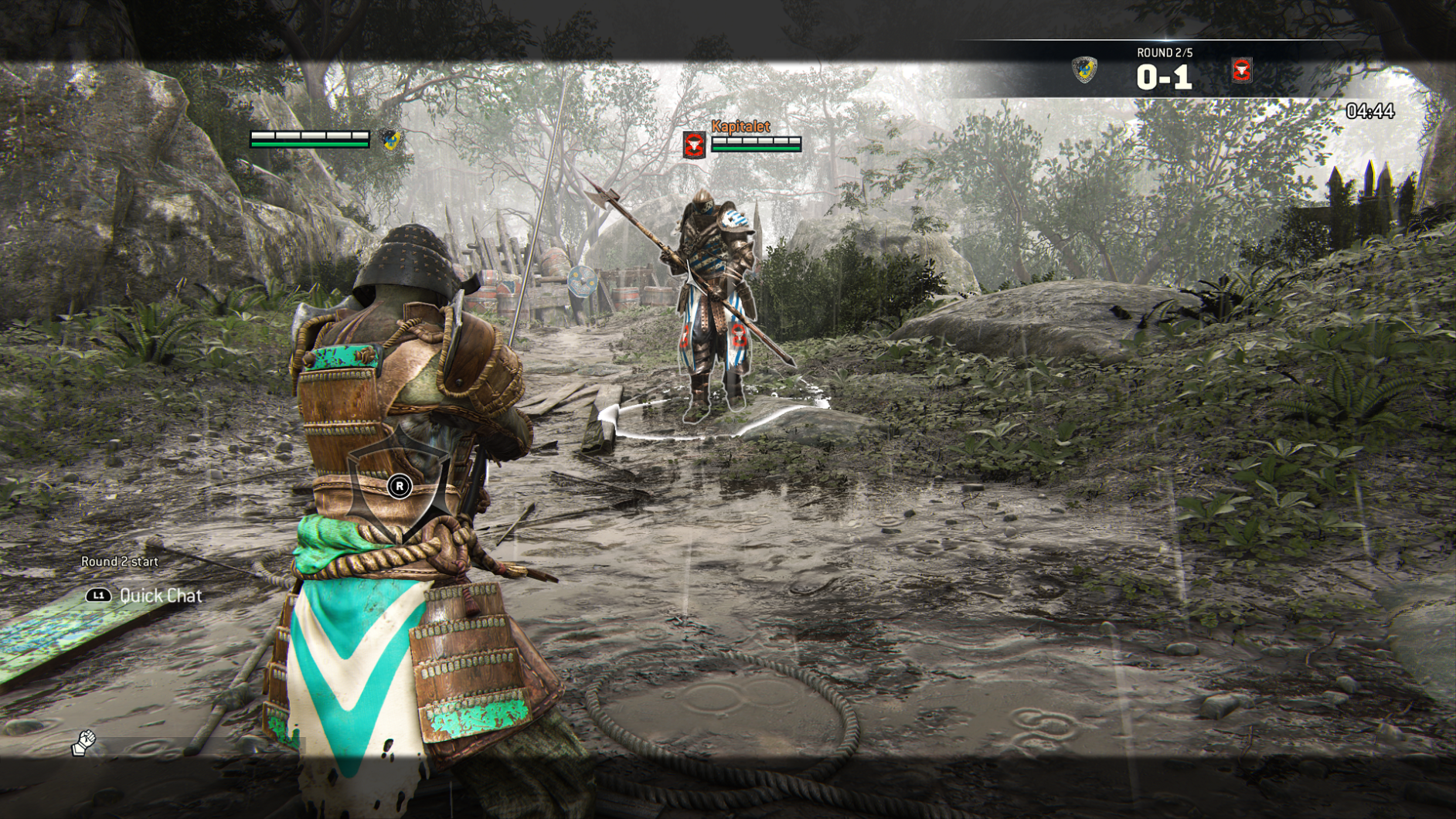The image size is (1456, 819).
Task: Select the red bull faction emblem beside the score
Action: point(1244,70)
